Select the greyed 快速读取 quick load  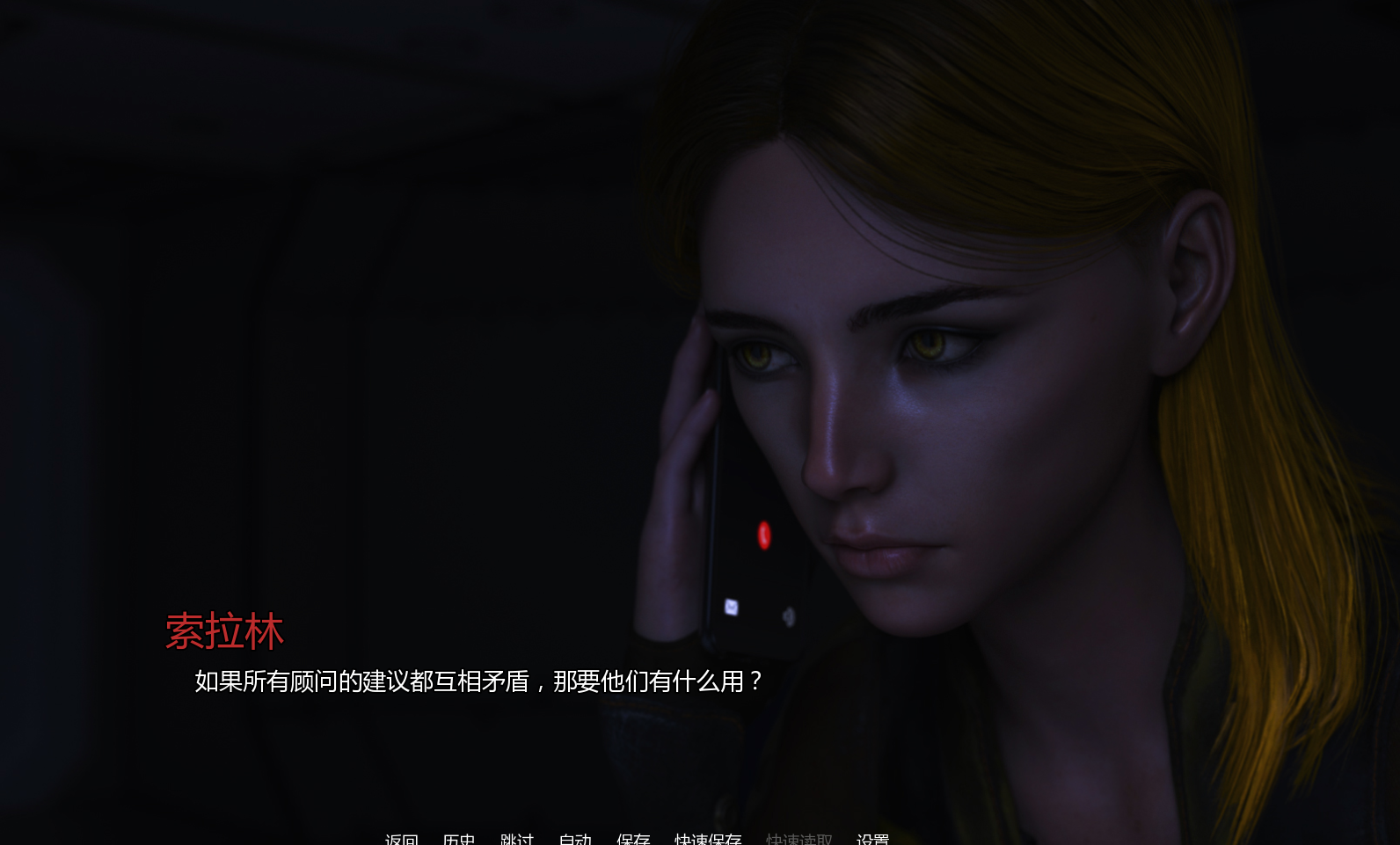tap(798, 839)
